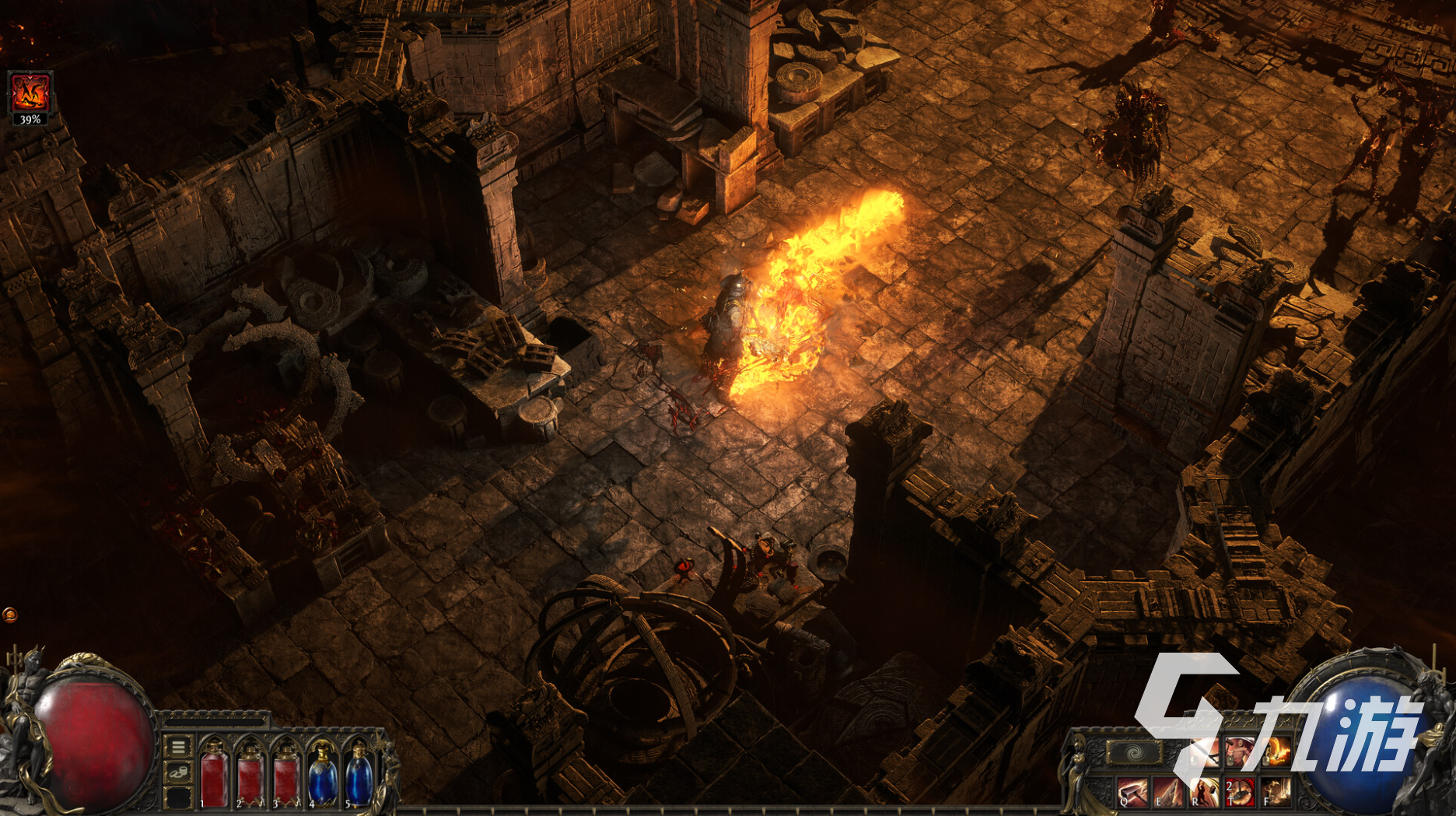The image size is (1456, 816).
Task: Select the strongman hammer skill on middle mouse
Action: coord(1240,751)
